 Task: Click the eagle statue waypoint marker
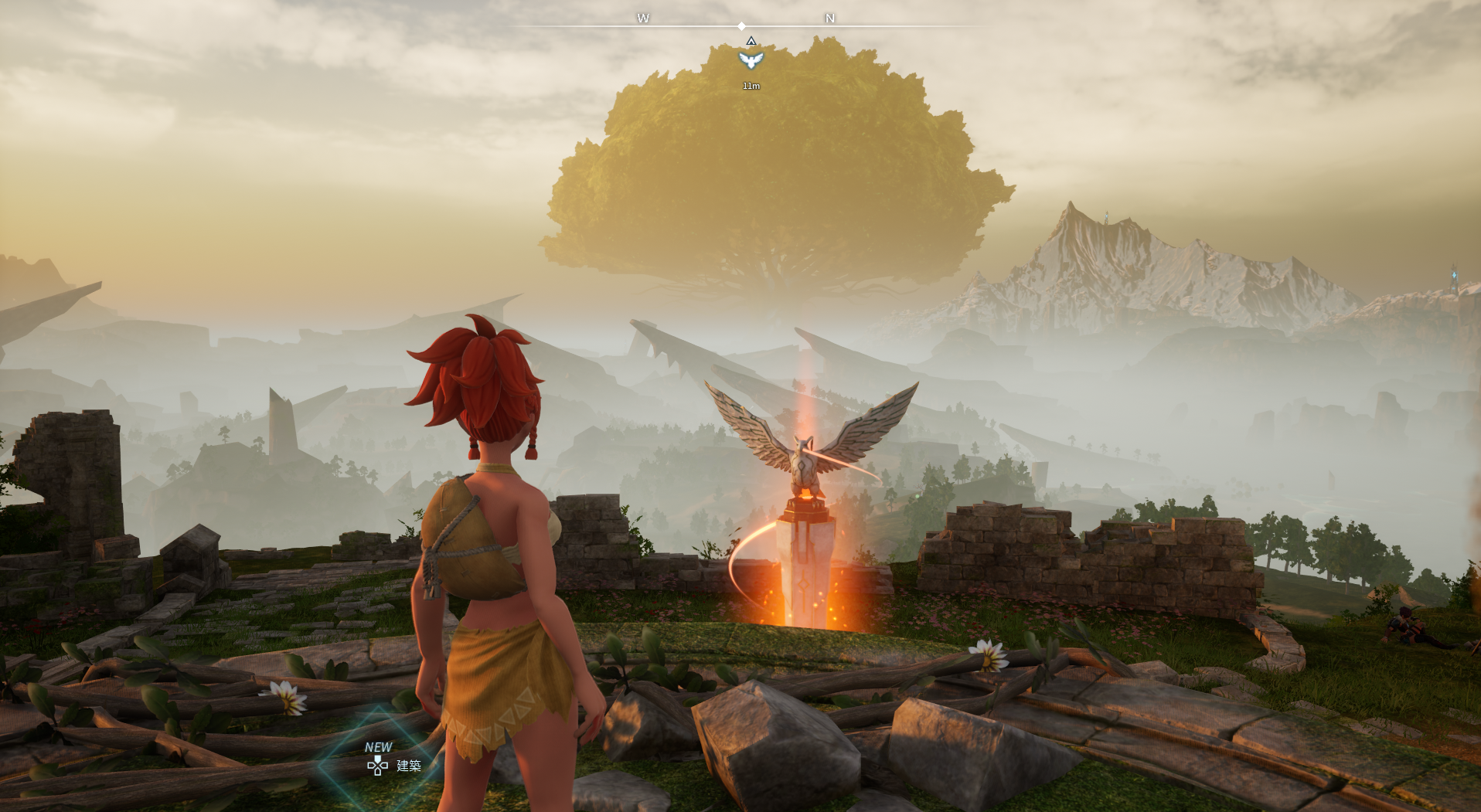(x=751, y=60)
